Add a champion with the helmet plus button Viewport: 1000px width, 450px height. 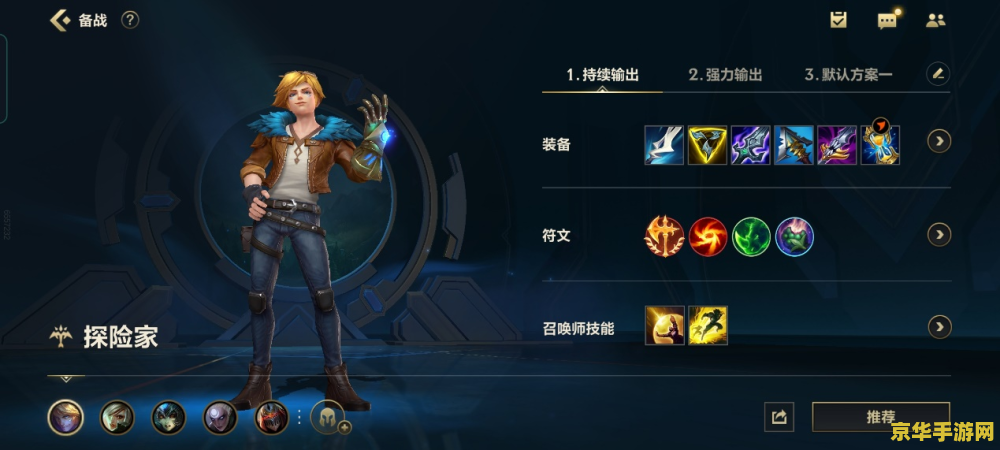pos(329,417)
